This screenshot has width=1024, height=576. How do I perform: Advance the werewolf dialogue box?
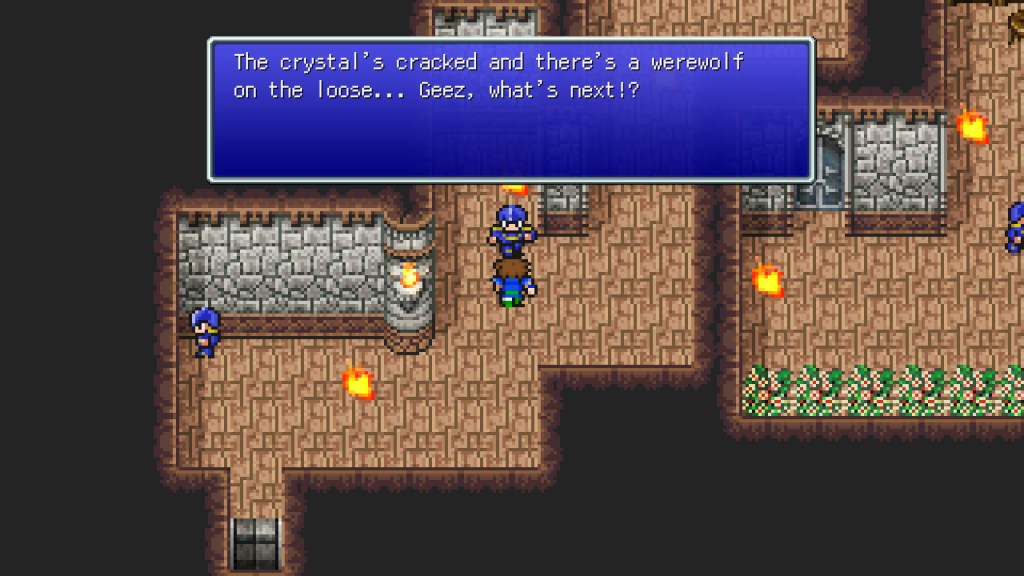point(511,109)
